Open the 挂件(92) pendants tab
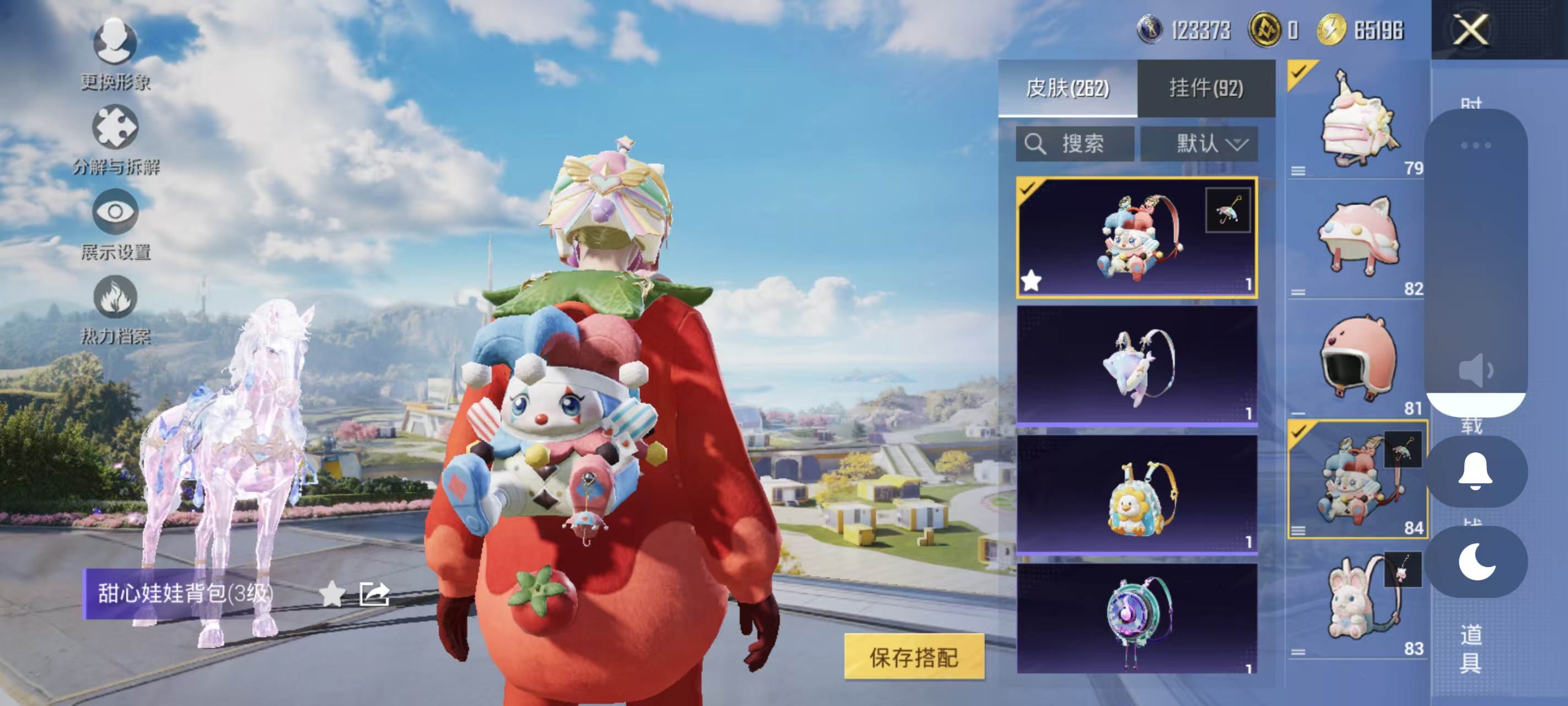Image resolution: width=1568 pixels, height=706 pixels. pos(1206,88)
